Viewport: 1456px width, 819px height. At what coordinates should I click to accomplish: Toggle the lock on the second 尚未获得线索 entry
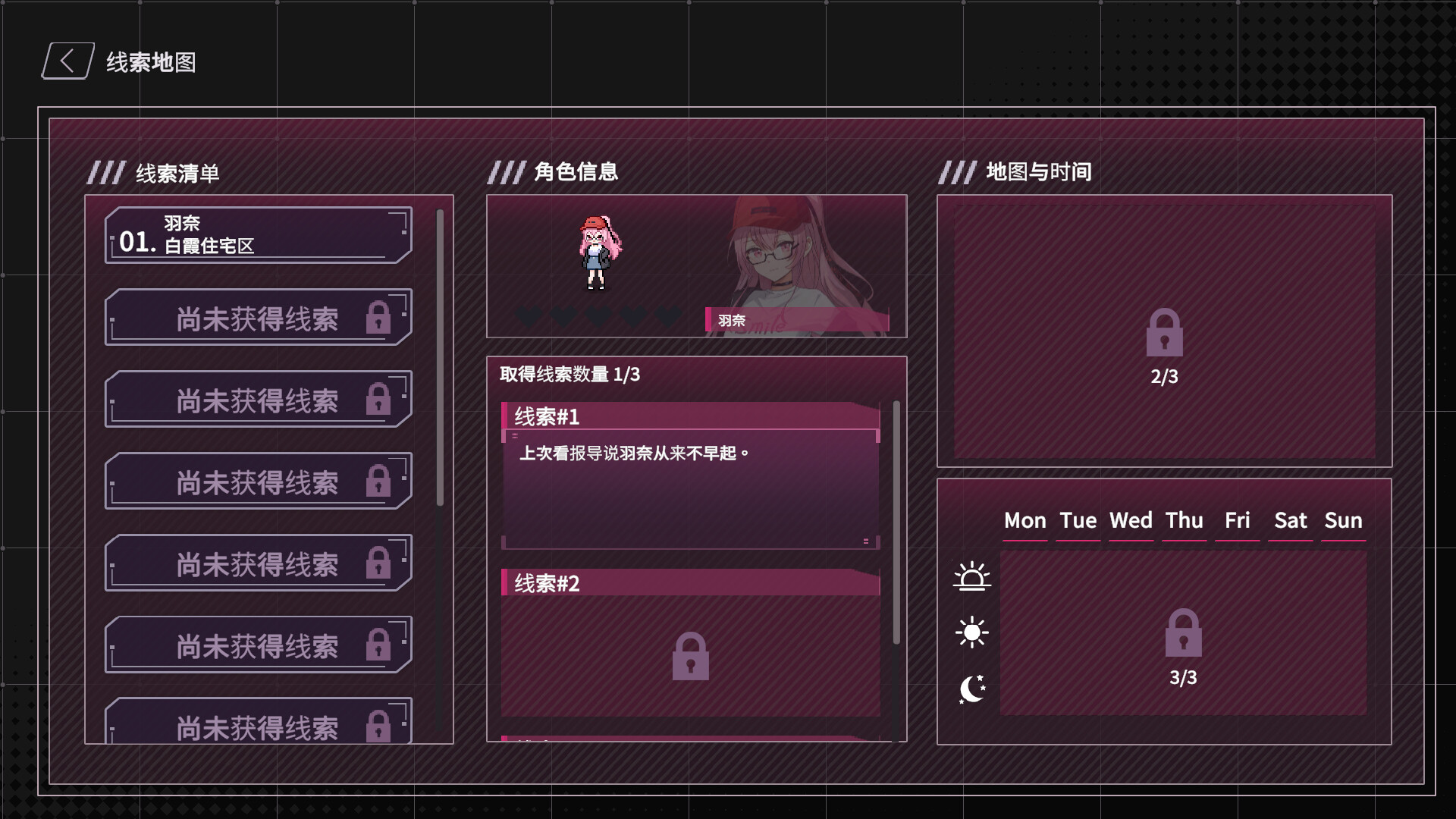coord(258,399)
